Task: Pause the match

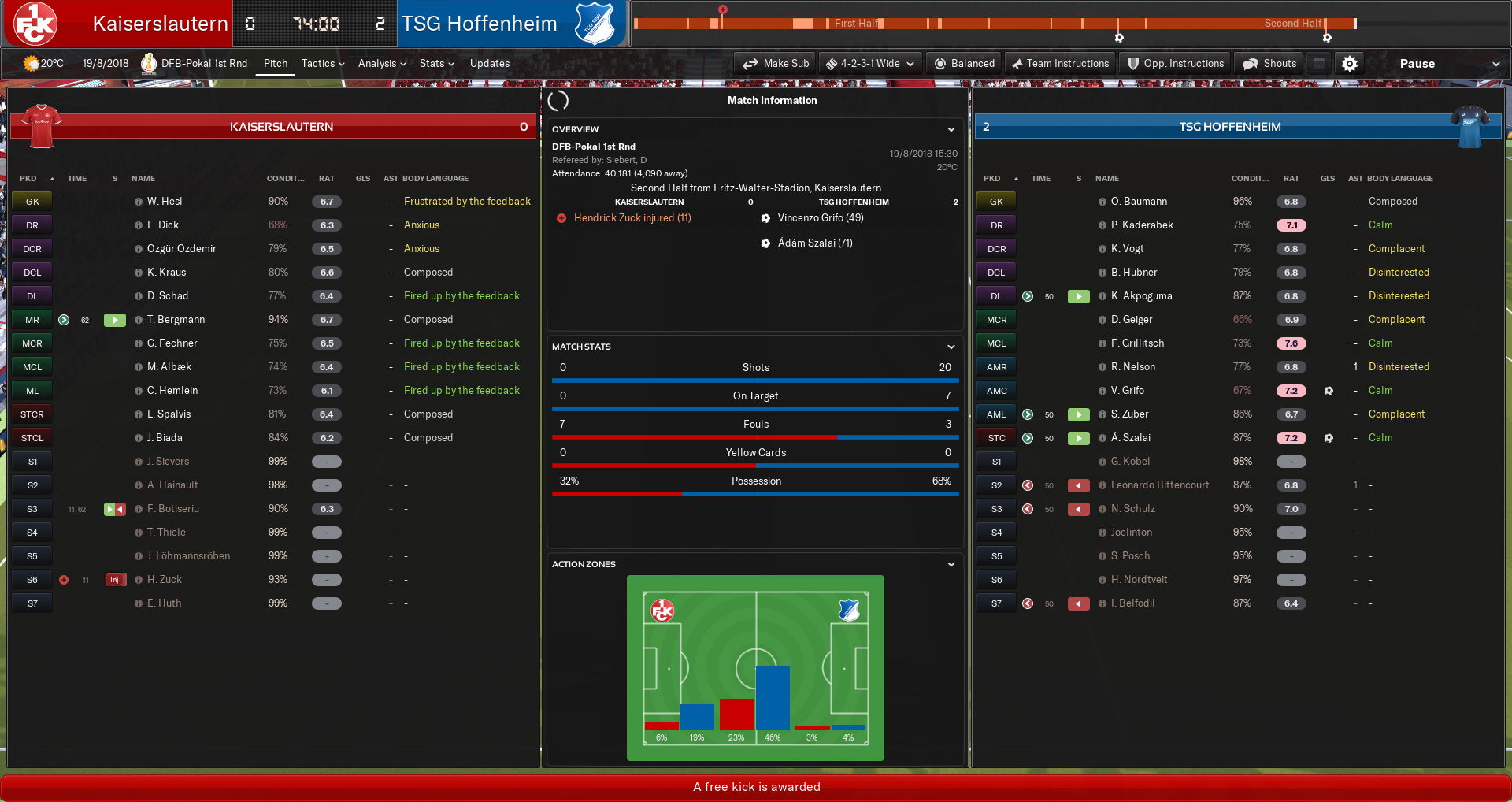Action: click(1417, 64)
